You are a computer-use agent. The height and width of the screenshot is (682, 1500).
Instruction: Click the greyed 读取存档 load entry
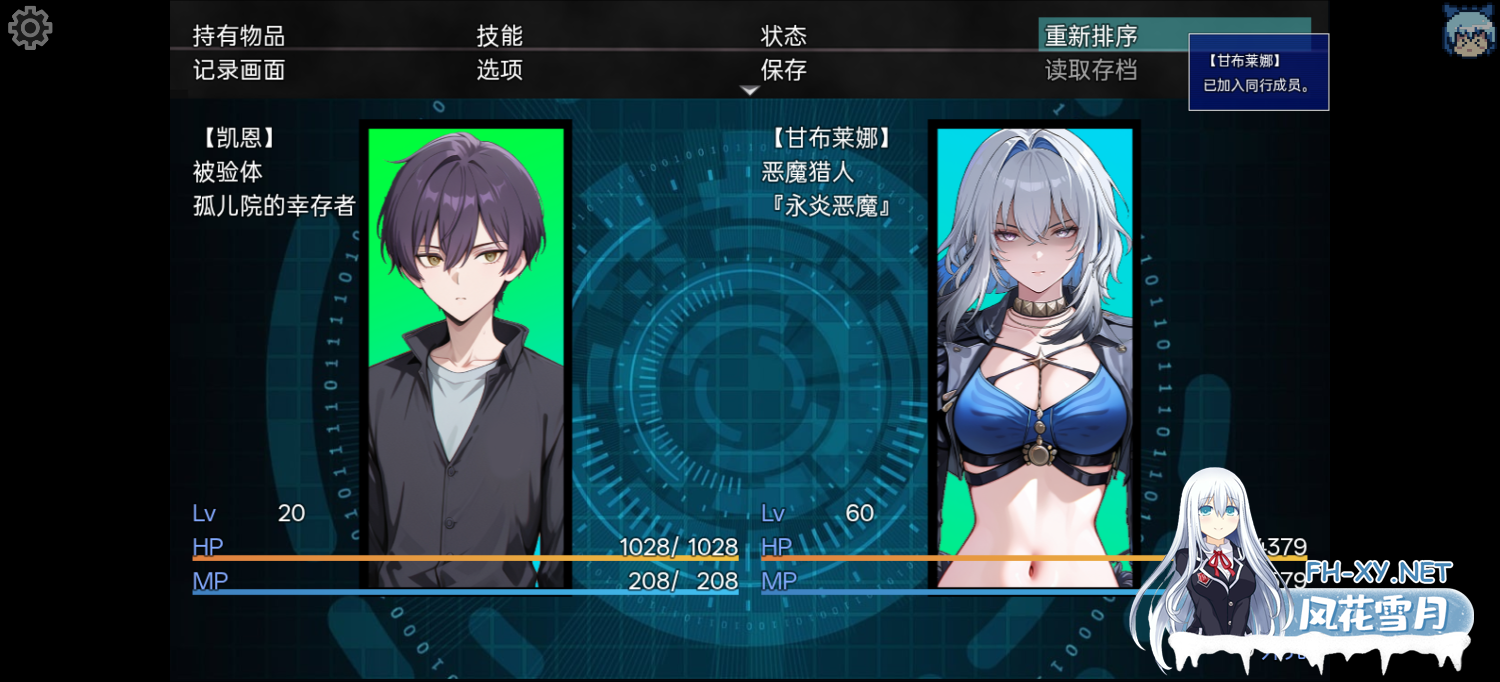pyautogui.click(x=1091, y=70)
